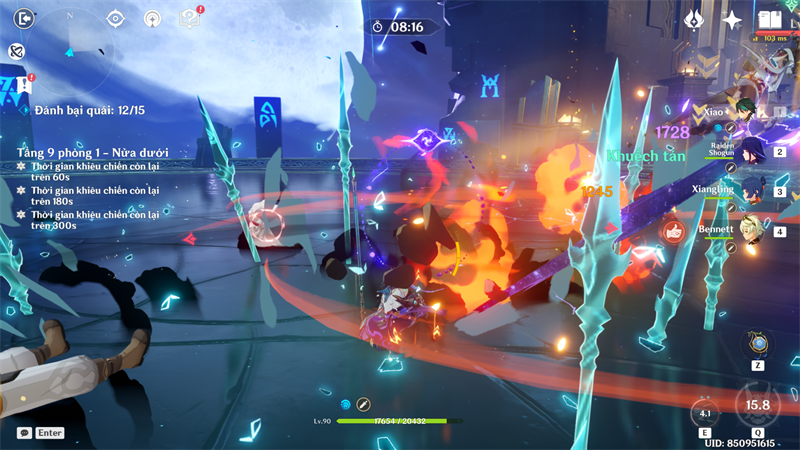Open the bookmark icon with red alert
This screenshot has height=450, width=800.
tap(23, 85)
